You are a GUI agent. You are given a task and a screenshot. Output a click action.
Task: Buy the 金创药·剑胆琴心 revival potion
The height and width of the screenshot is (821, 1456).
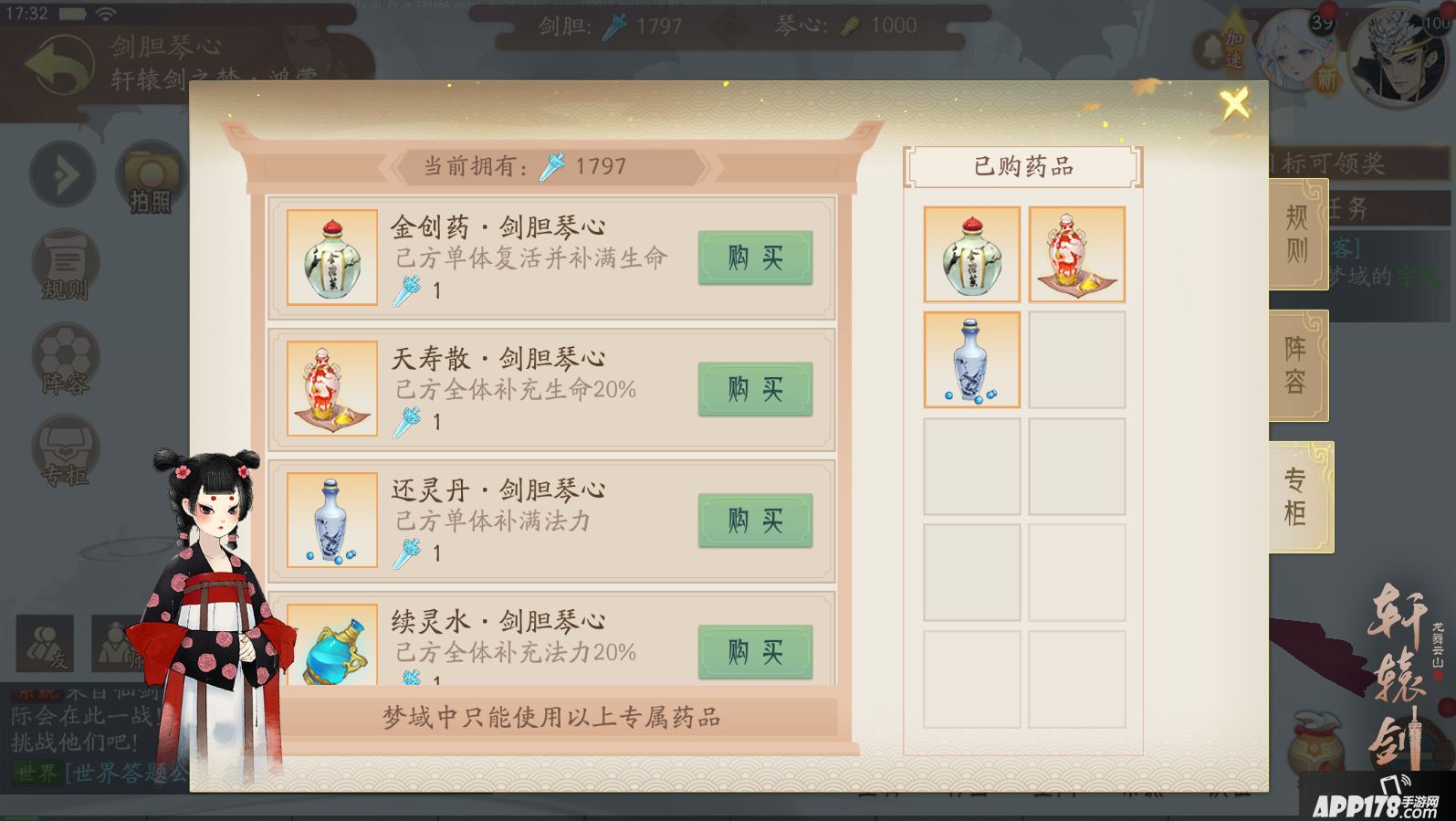[754, 258]
